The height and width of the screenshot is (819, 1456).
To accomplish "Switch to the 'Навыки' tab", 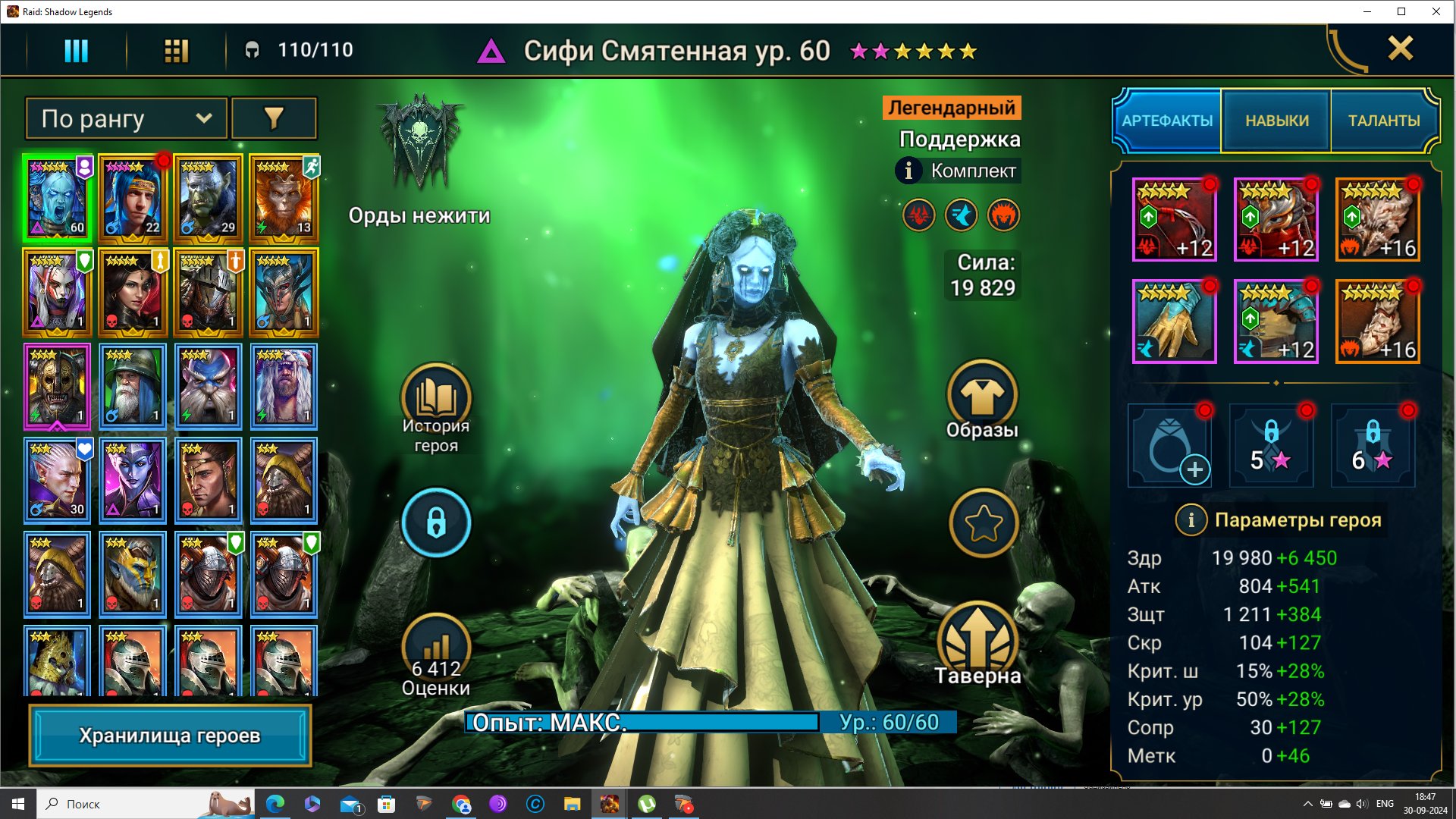I will (1276, 121).
